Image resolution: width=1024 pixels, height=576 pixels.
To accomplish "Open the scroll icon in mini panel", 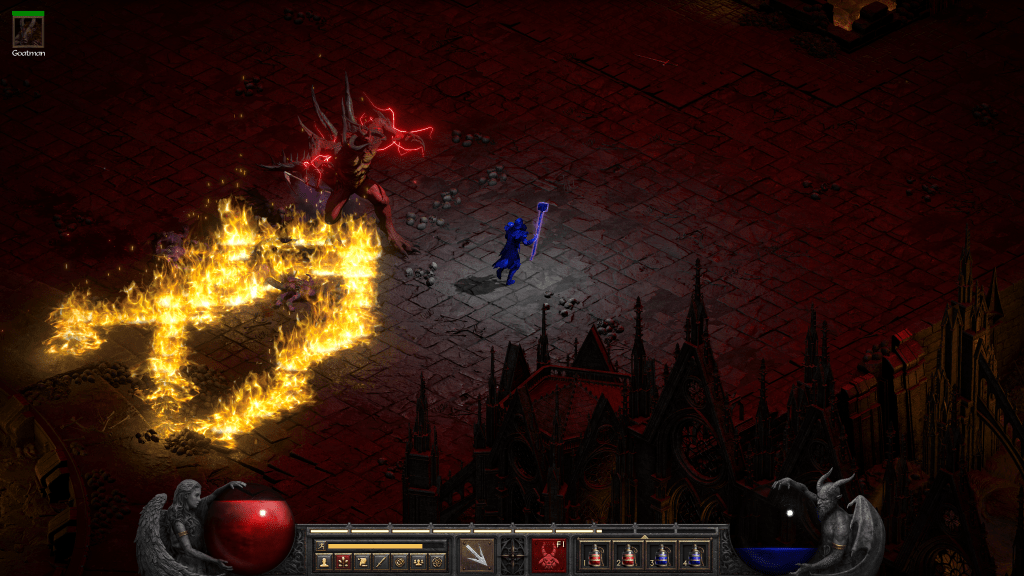I will [x=361, y=563].
